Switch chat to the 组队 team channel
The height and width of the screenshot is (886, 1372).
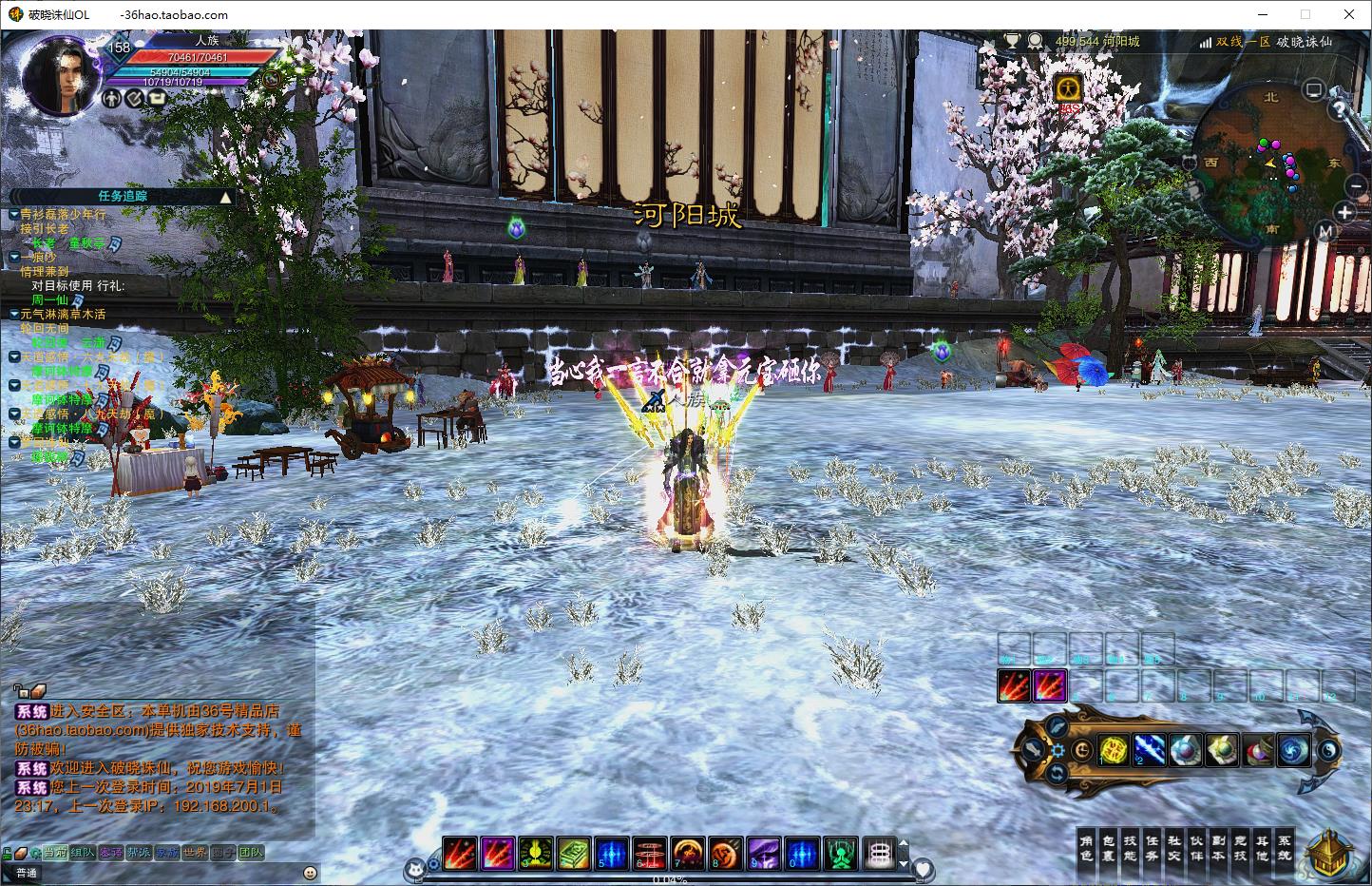(82, 853)
